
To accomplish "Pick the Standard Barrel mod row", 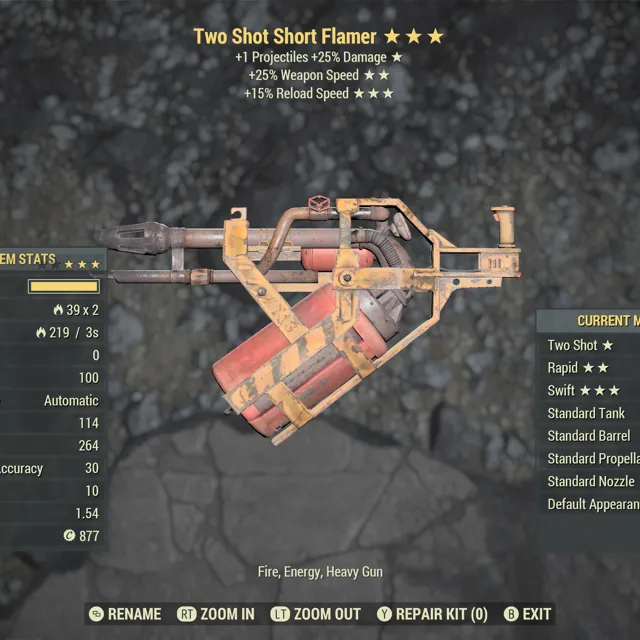I will click(x=591, y=436).
